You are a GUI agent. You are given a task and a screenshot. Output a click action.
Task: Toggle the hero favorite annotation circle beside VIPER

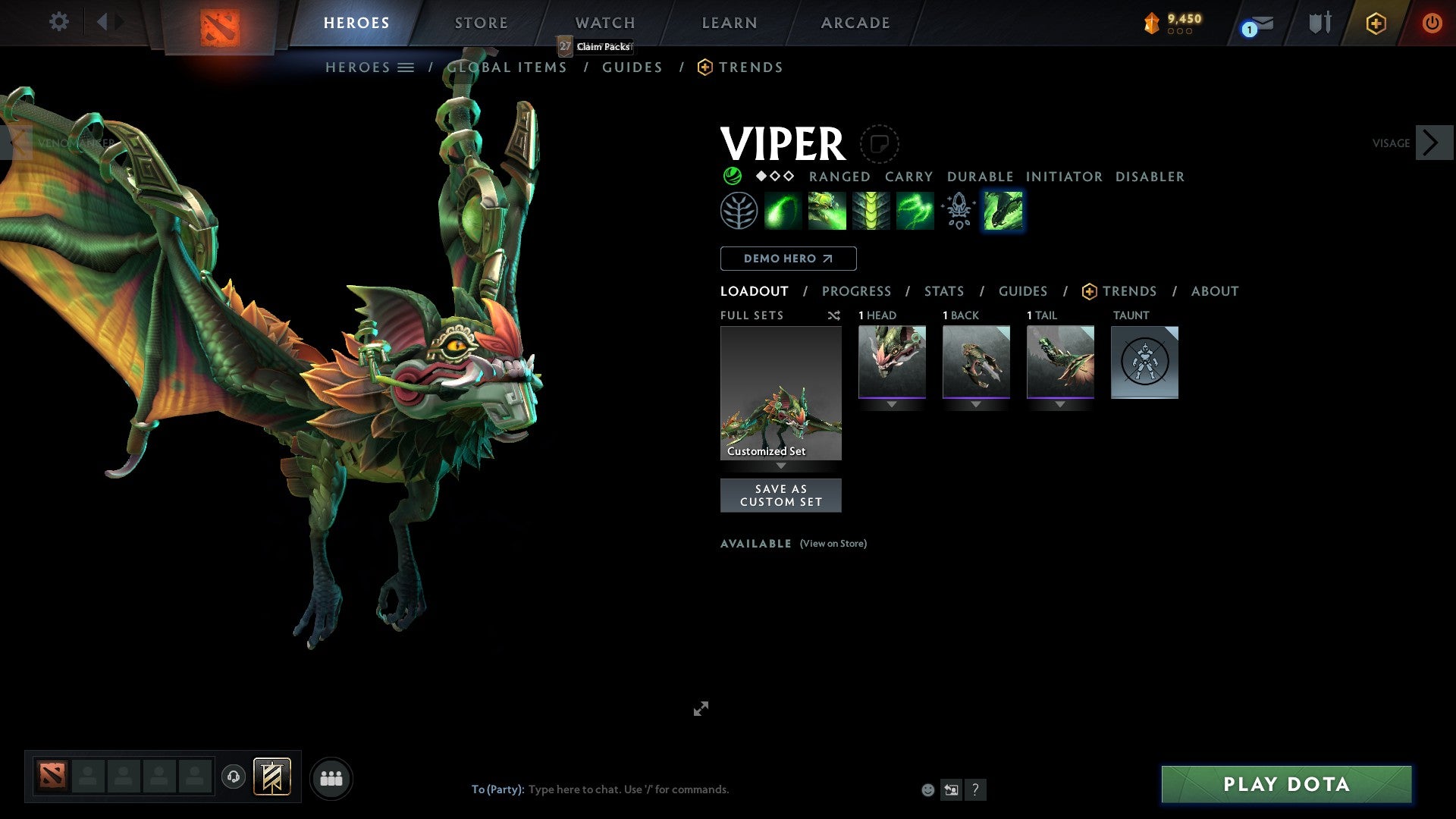click(878, 143)
